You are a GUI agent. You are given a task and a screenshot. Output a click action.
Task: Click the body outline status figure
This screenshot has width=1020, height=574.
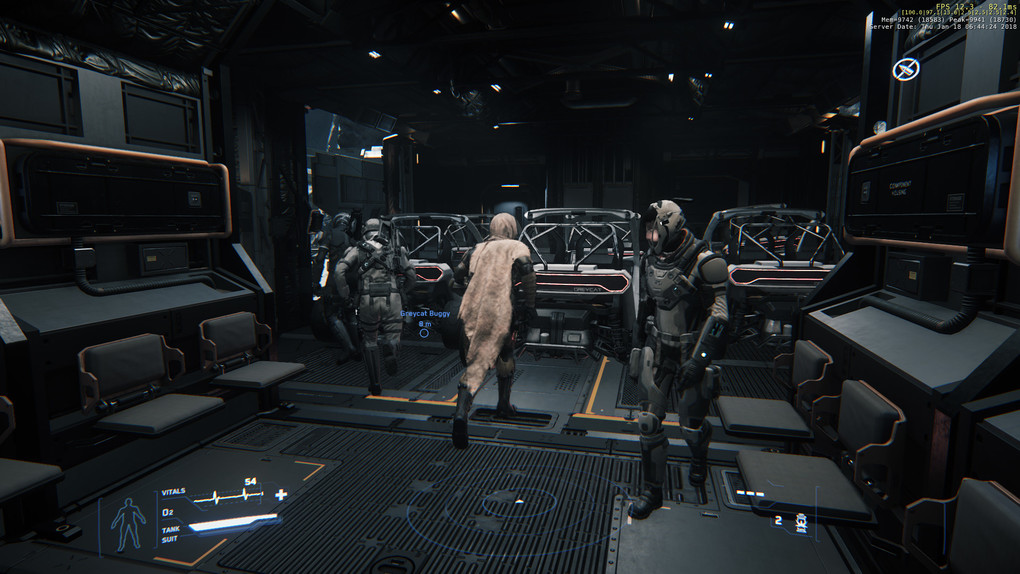point(128,522)
